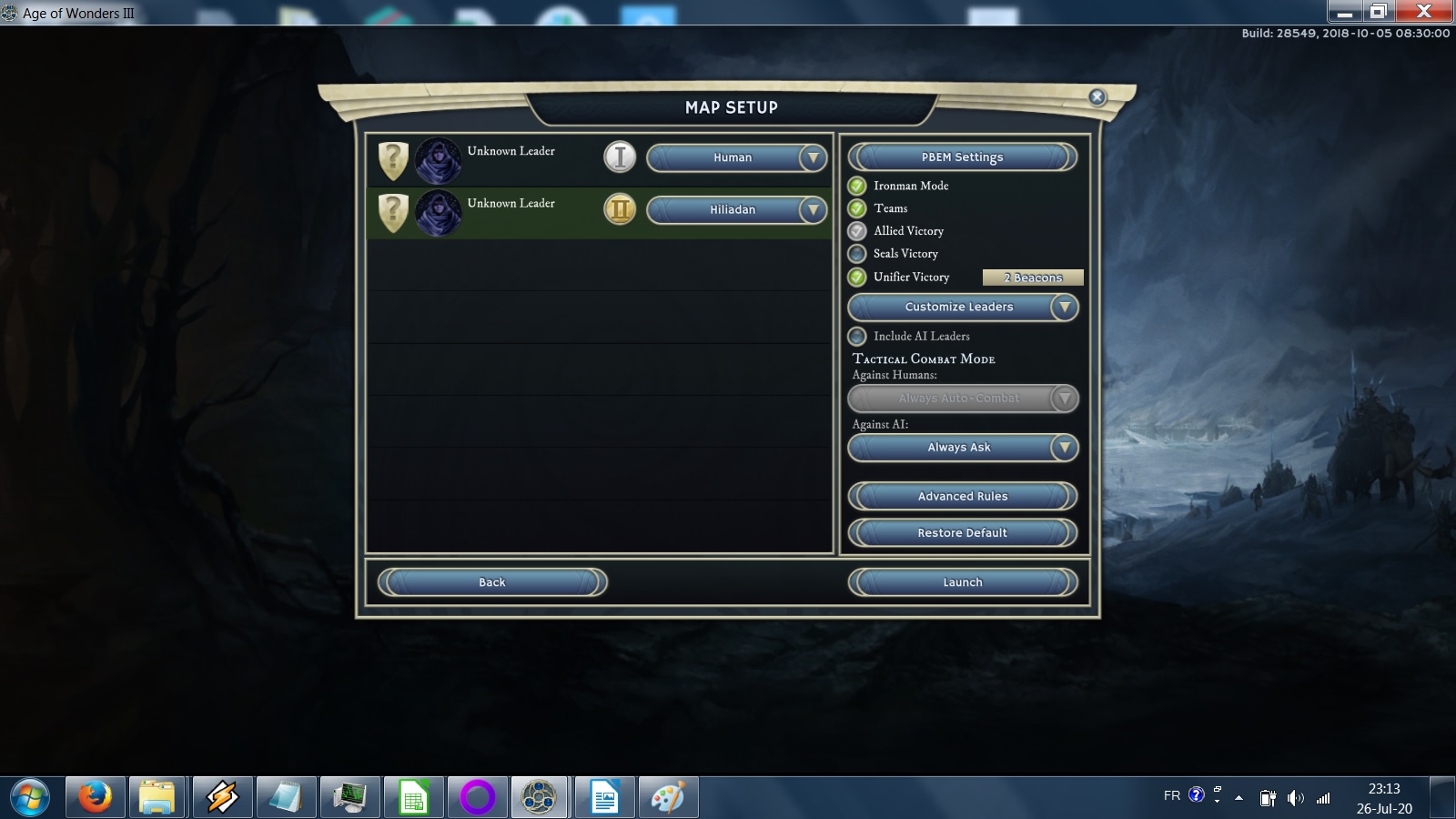Toggle Ironman Mode checkbox
The width and height of the screenshot is (1456, 819).
[857, 187]
